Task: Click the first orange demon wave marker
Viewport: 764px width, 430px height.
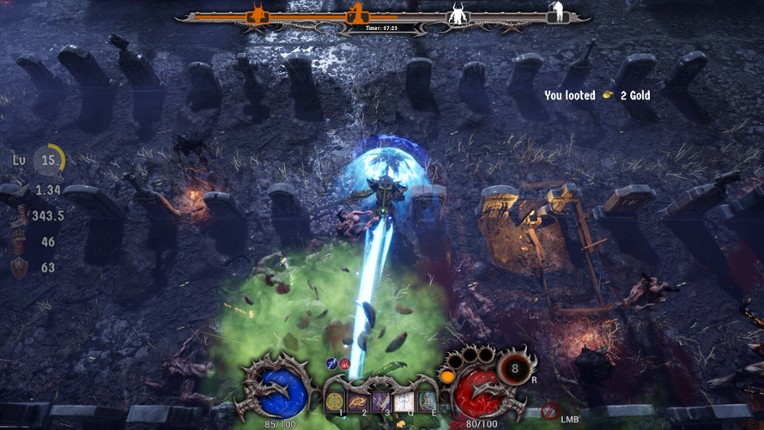Action: [258, 15]
